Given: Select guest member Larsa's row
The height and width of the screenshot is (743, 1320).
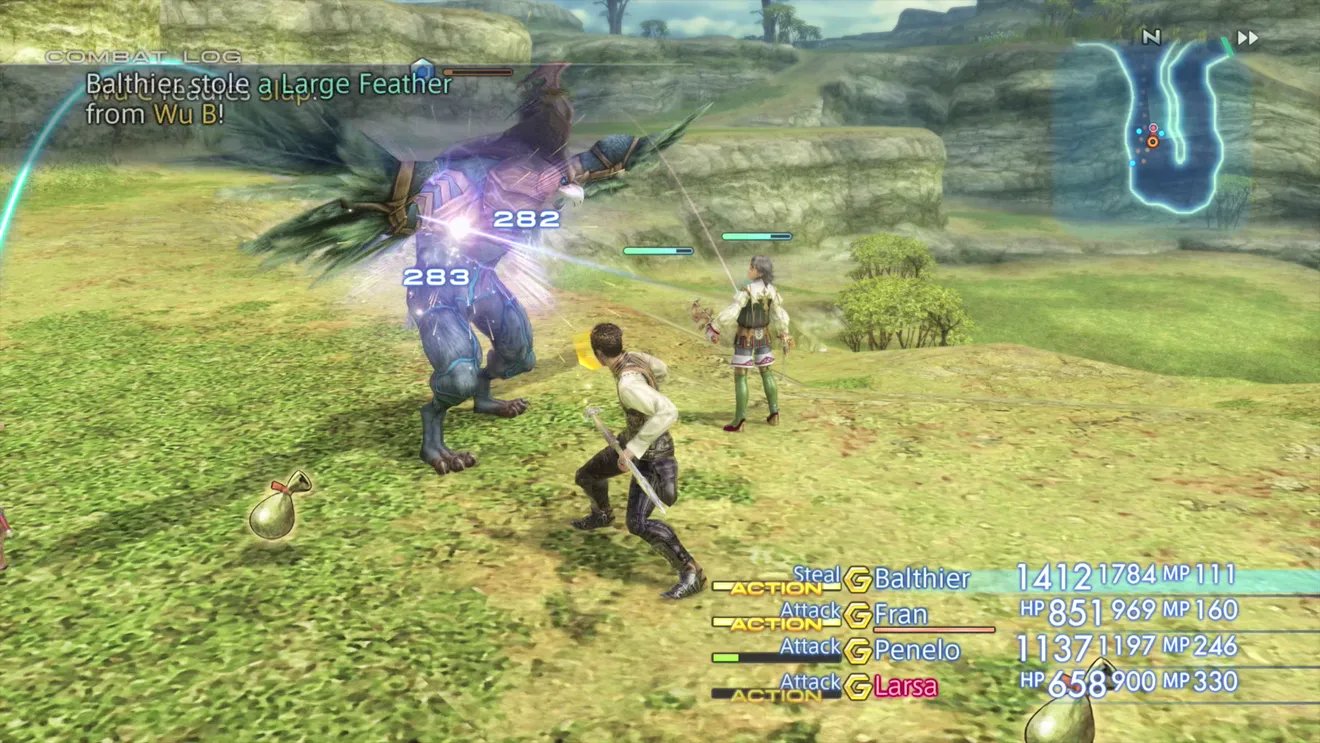Looking at the screenshot, I should click(906, 686).
